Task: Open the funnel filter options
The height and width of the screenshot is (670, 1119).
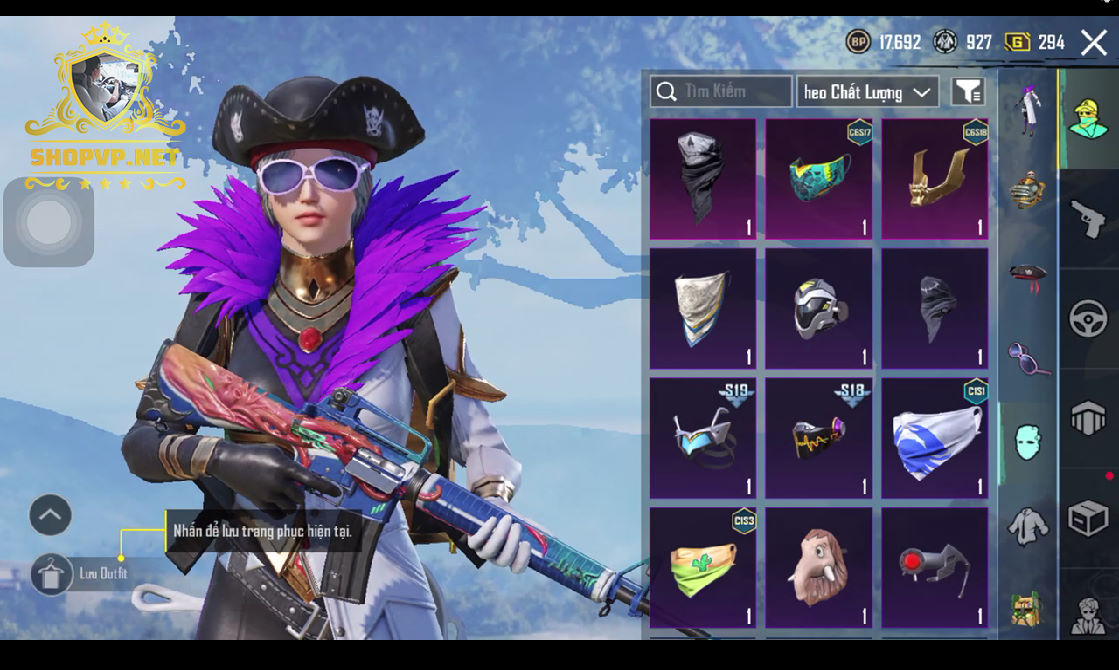Action: coord(967,92)
